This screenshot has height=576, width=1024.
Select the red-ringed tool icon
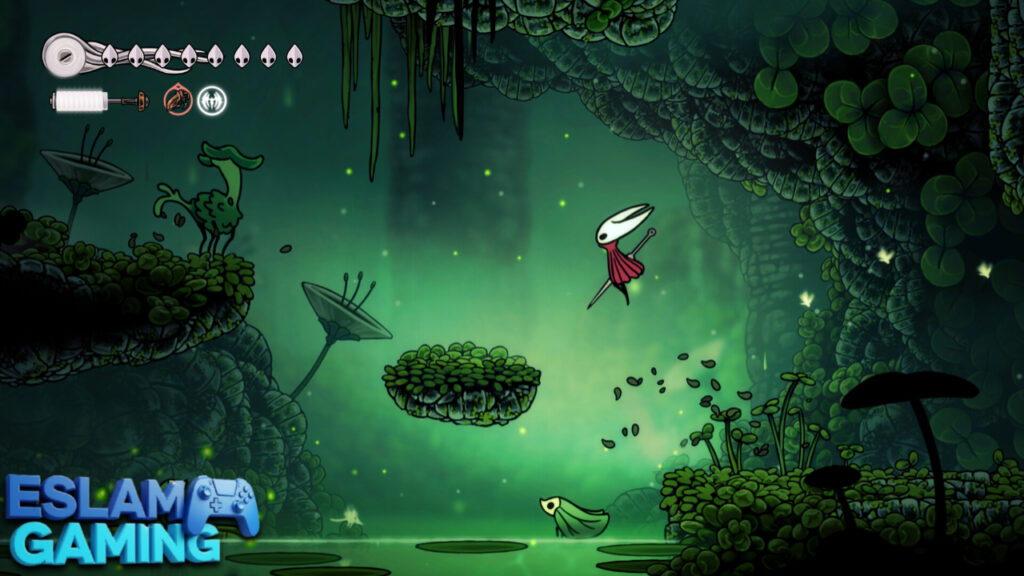(178, 100)
